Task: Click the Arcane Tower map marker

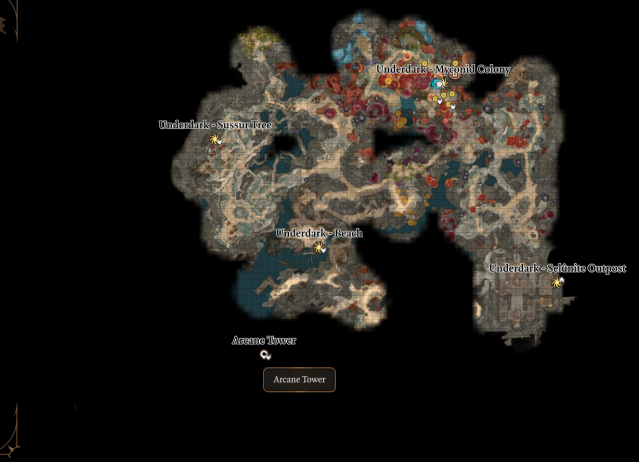Action: tap(265, 355)
